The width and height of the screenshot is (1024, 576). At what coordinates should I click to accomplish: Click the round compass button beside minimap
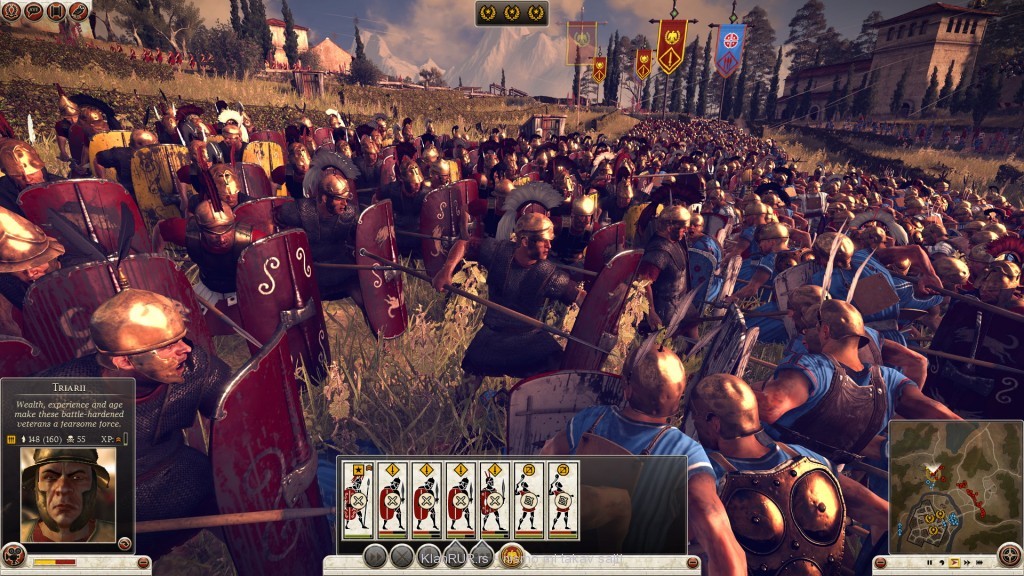point(1010,555)
